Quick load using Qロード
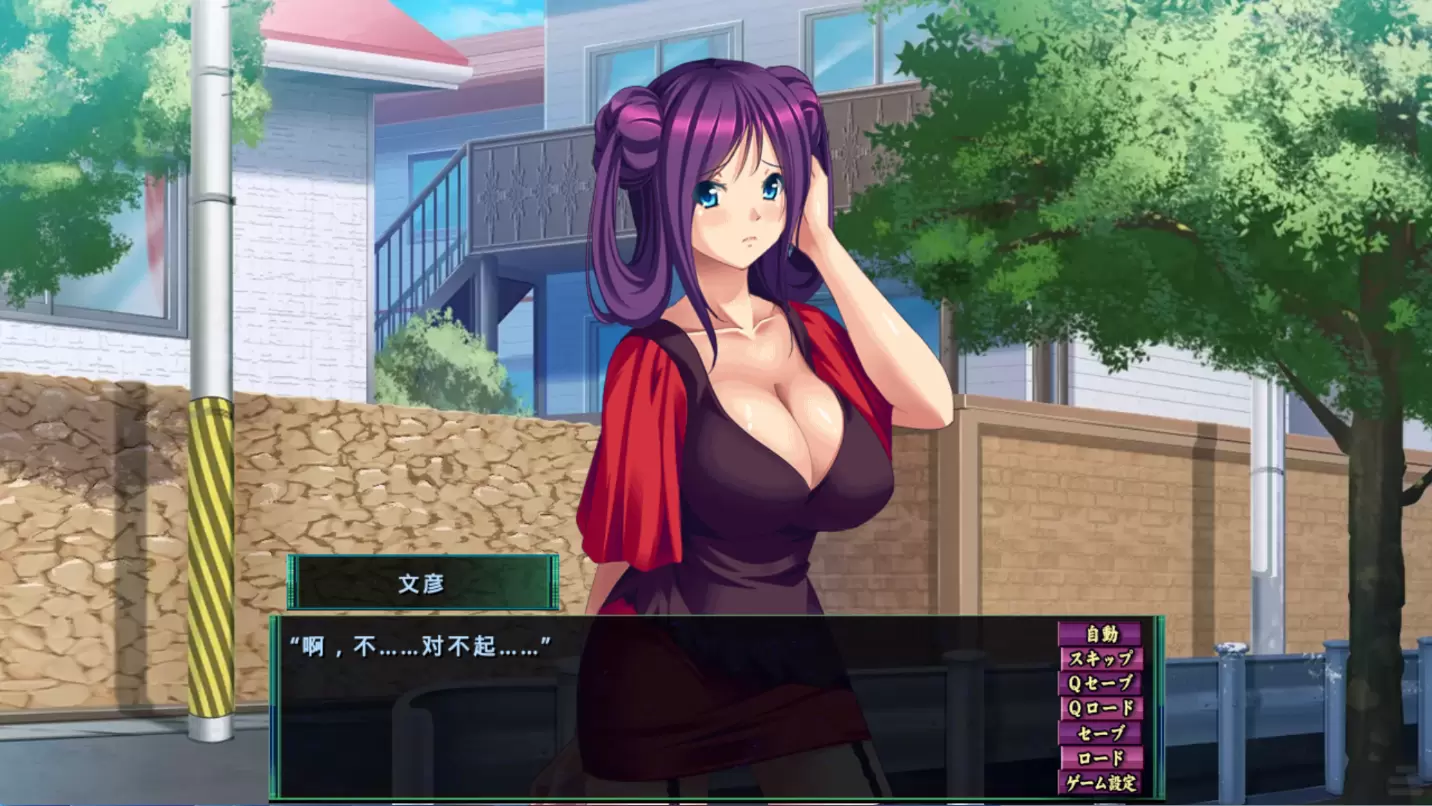1432x806 pixels. click(1100, 708)
